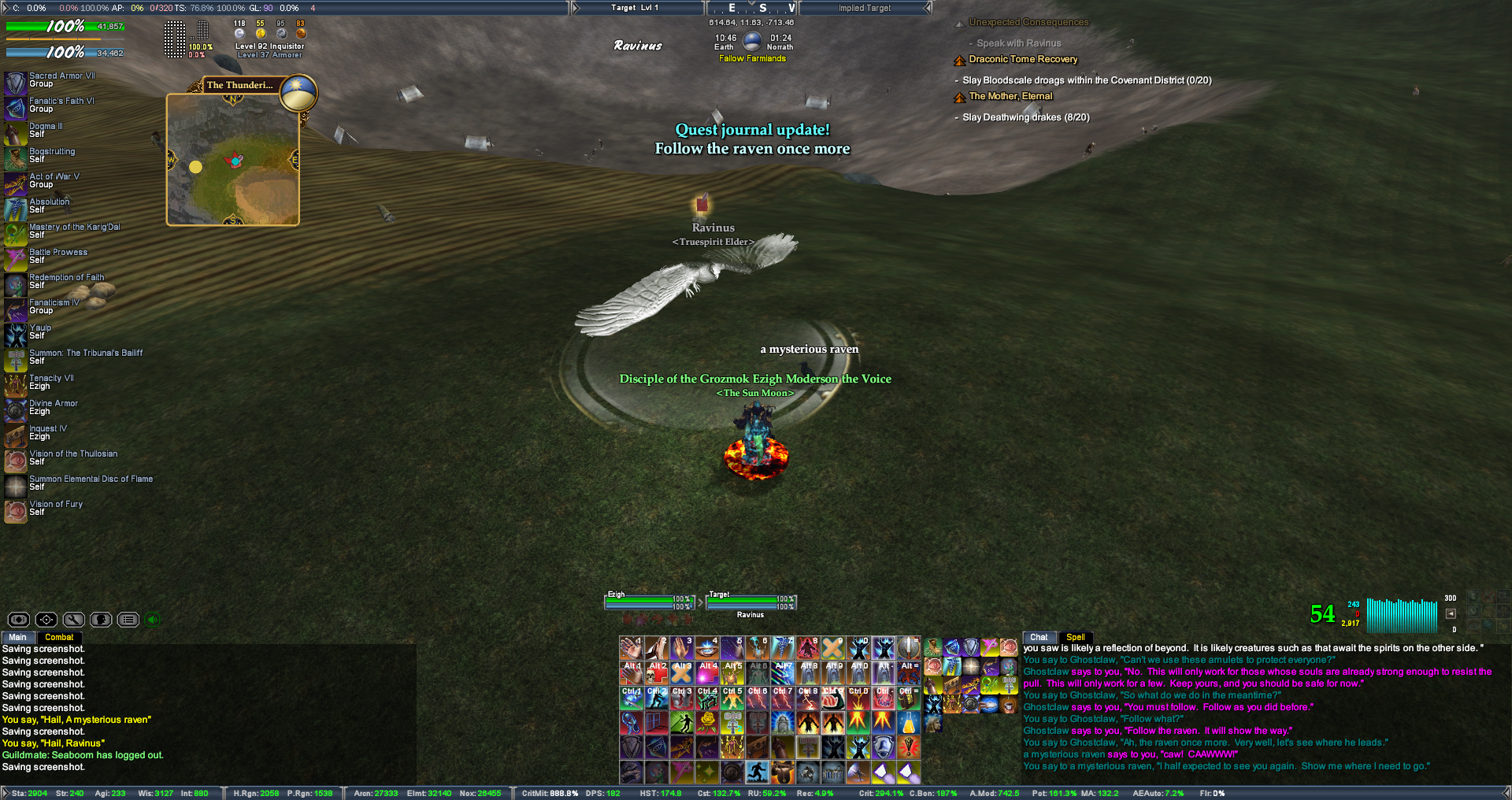Open the Spell tab in the chat window

(x=1075, y=637)
